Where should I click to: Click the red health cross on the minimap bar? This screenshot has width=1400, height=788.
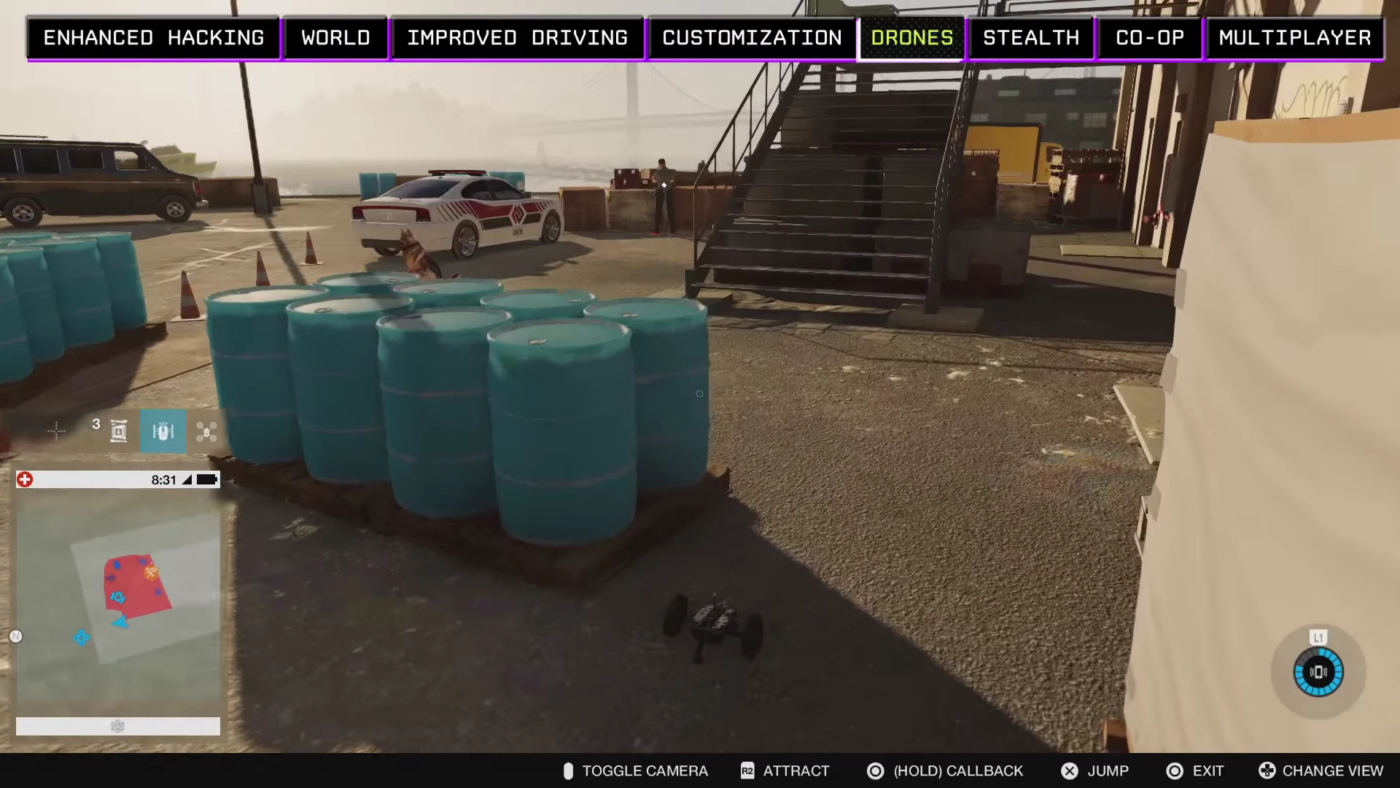(25, 479)
